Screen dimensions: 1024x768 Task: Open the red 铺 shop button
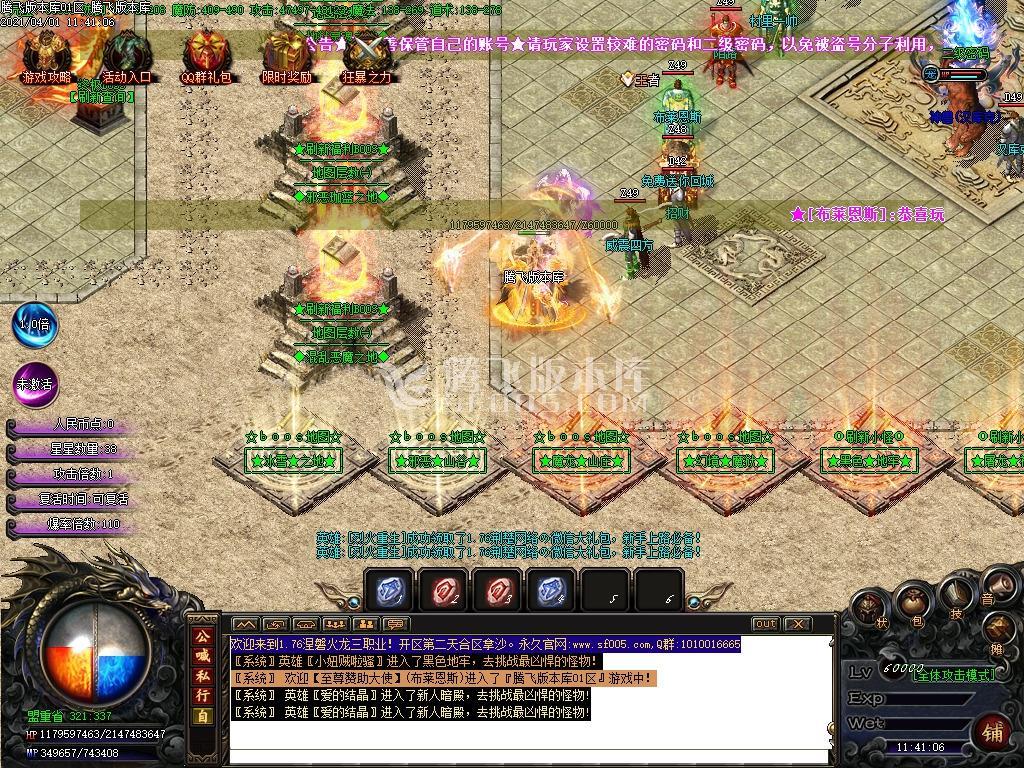click(994, 729)
